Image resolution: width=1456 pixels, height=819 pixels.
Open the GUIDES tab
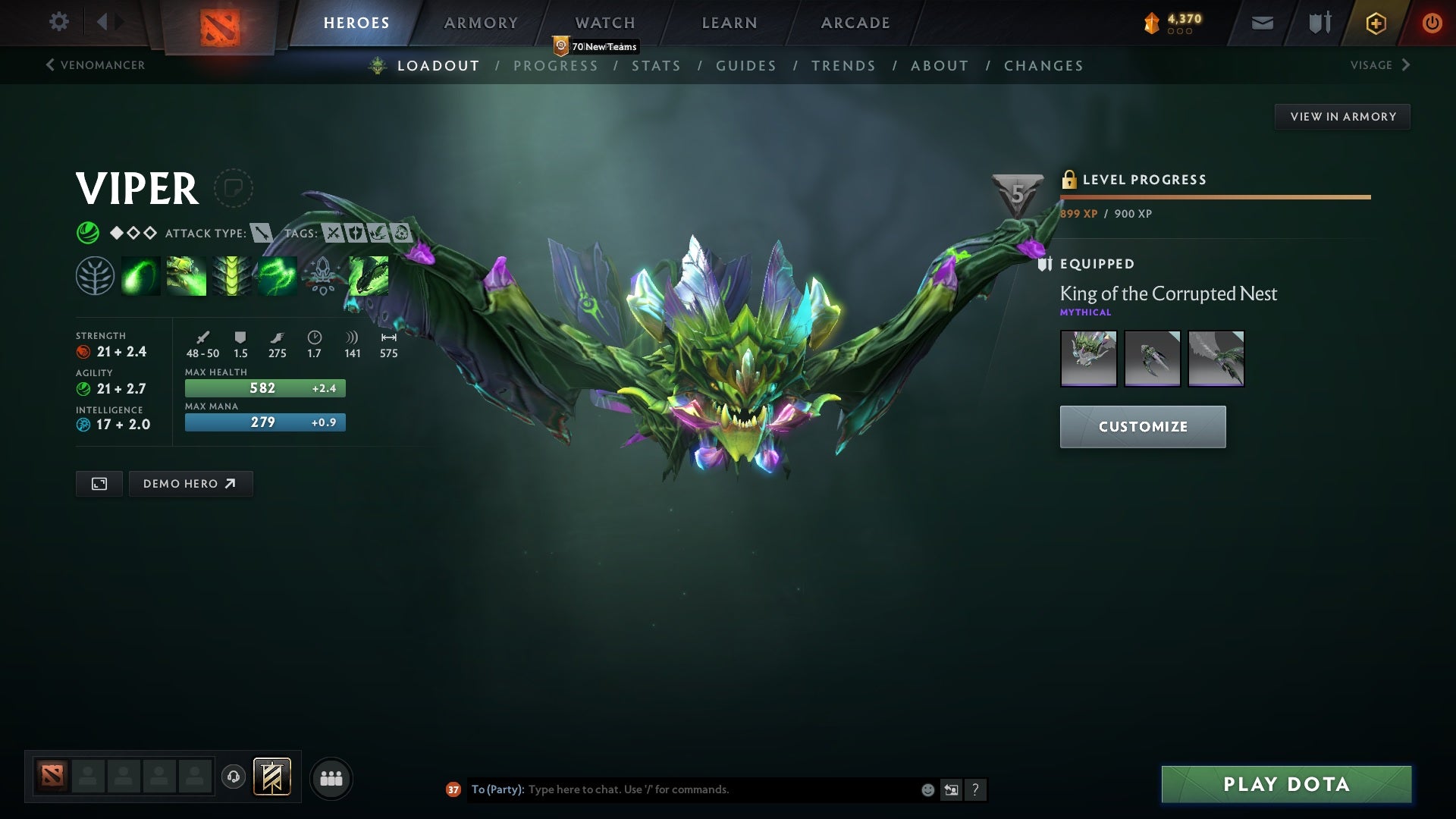[x=745, y=66]
